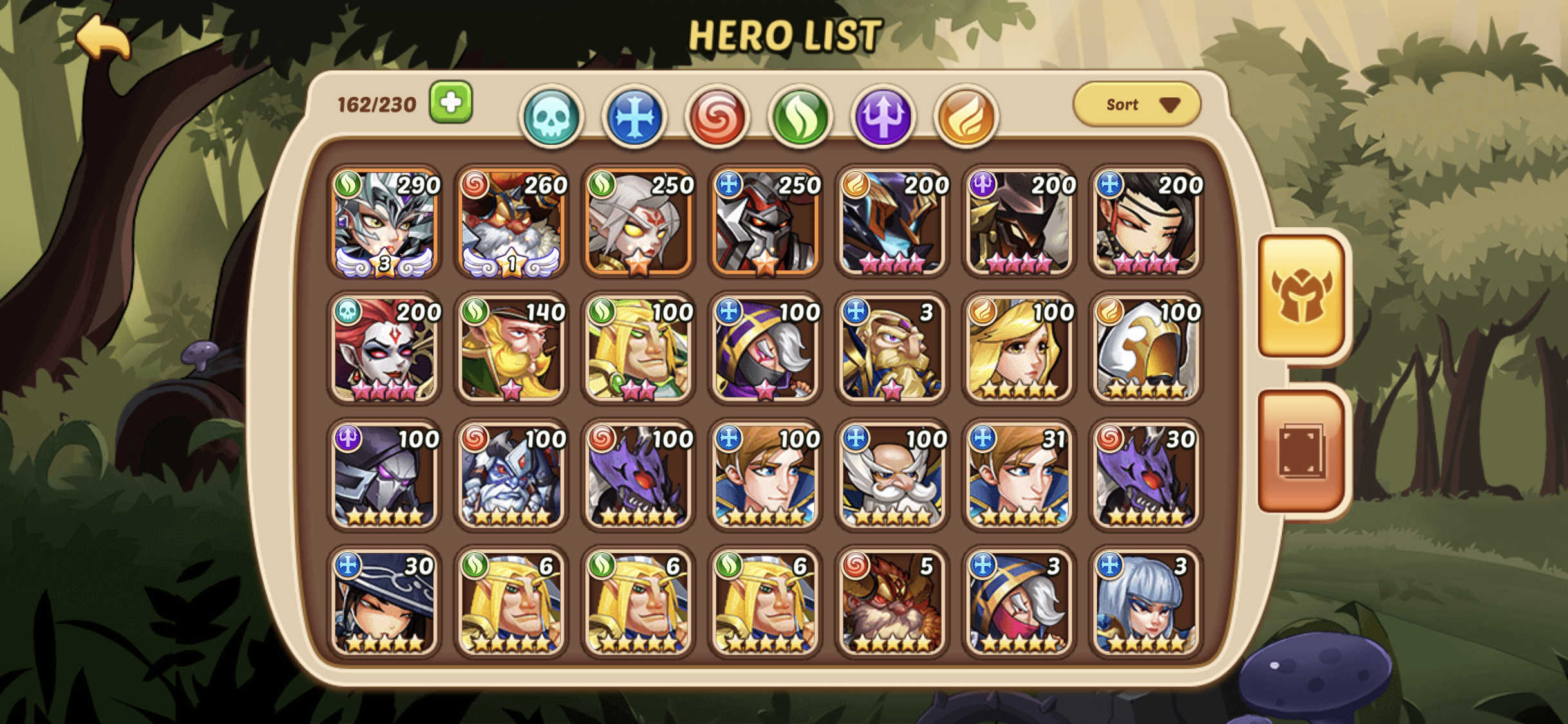Filter heroes by the purple trident faction
The image size is (1568, 724).
coord(883,117)
